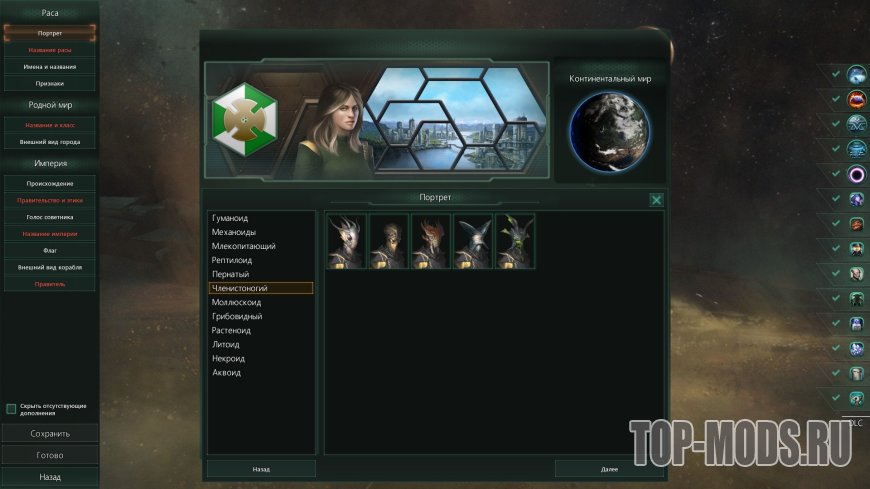Click the Сохранить button
This screenshot has height=489, width=870.
click(50, 434)
